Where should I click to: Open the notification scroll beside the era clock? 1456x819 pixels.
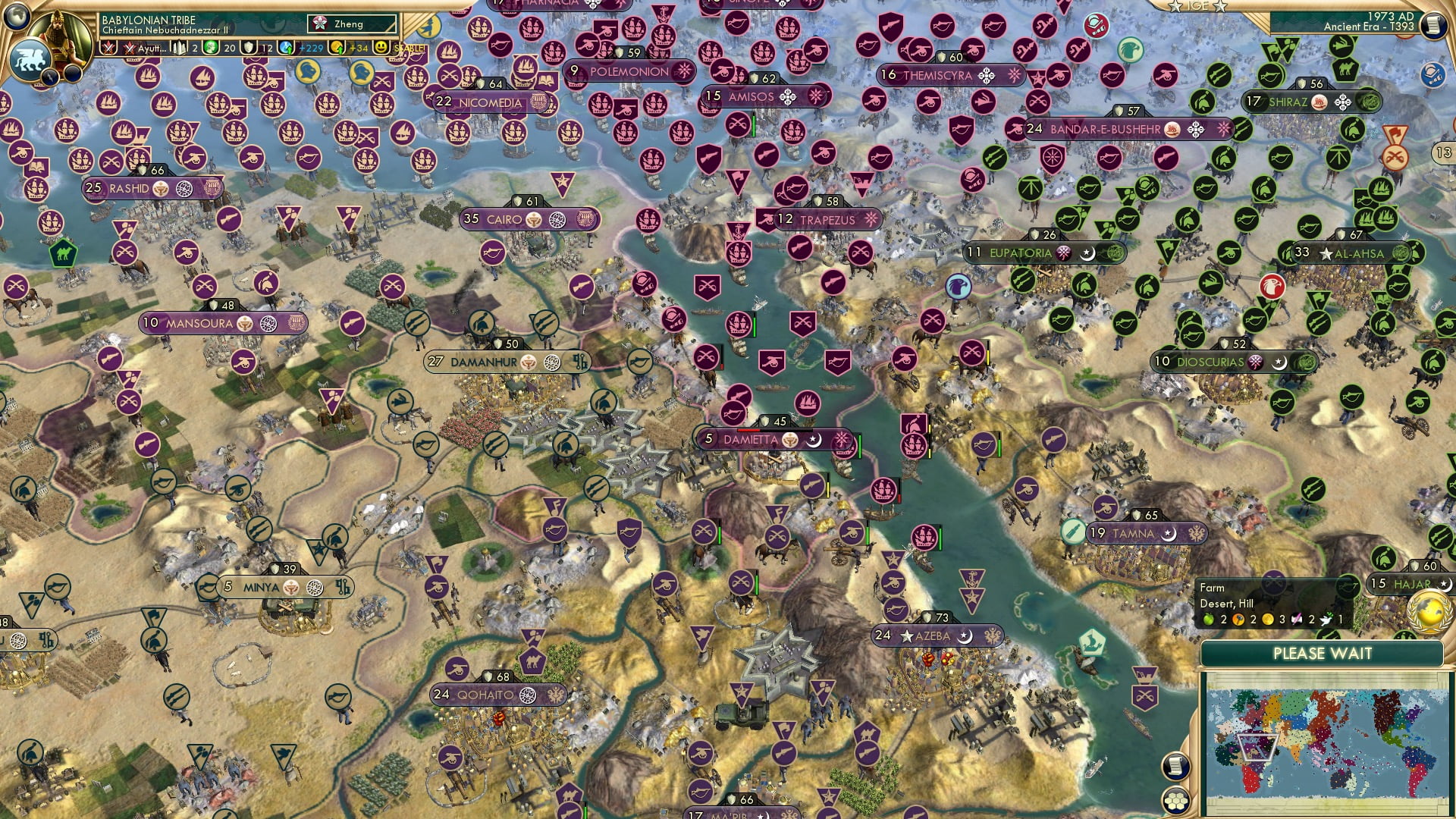1433,25
